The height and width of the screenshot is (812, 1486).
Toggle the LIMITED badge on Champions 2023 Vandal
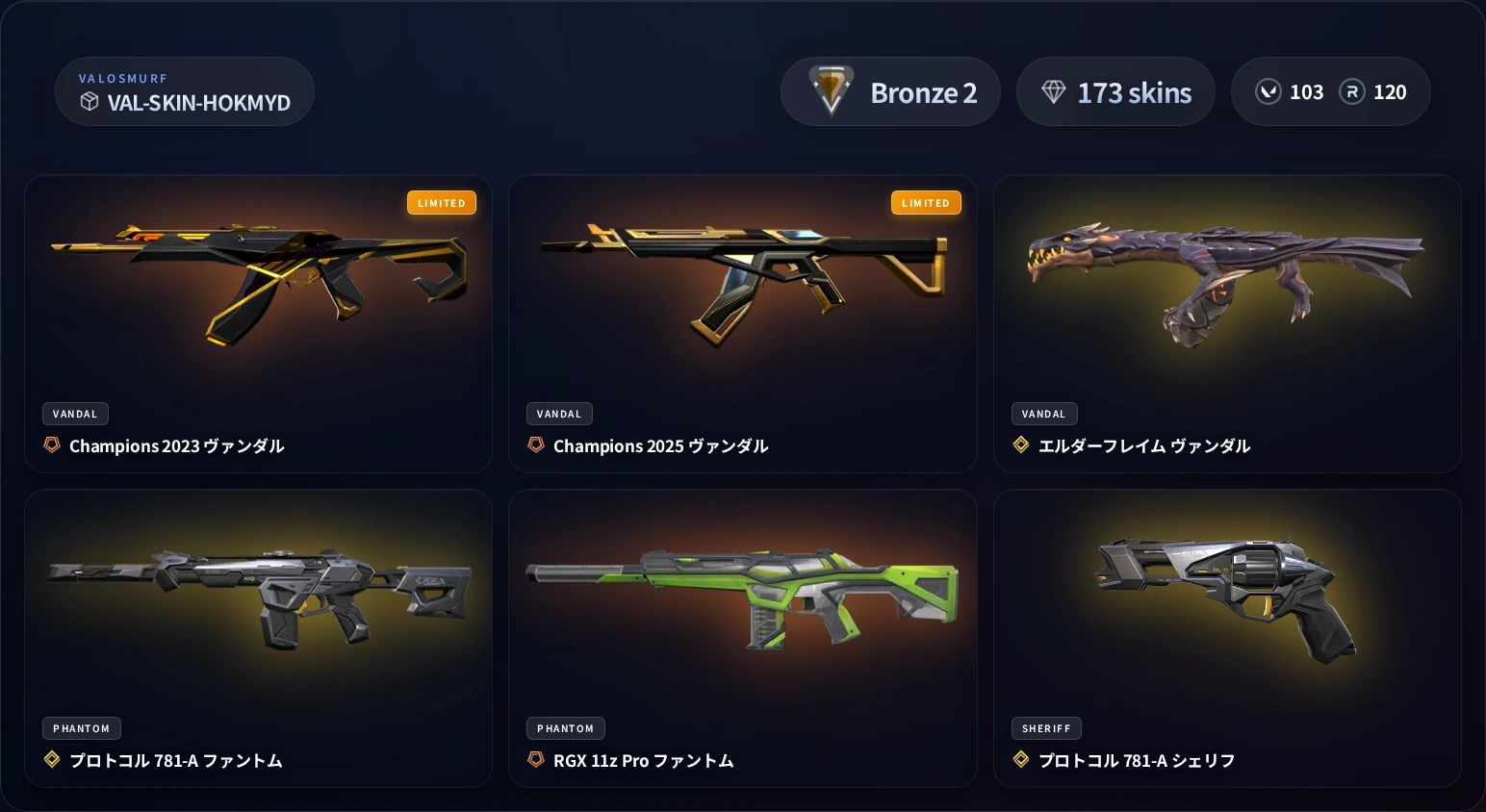(x=442, y=202)
